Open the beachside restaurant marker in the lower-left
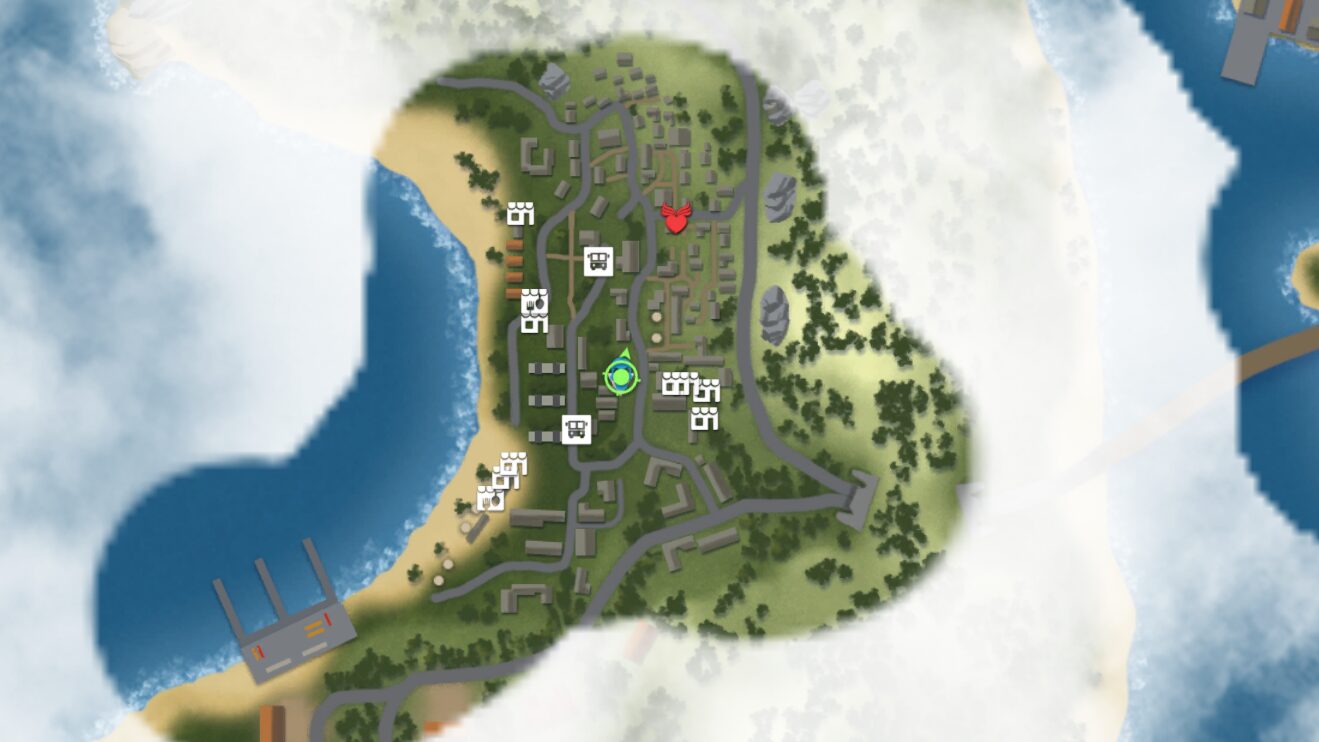The image size is (1319, 742). 489,499
